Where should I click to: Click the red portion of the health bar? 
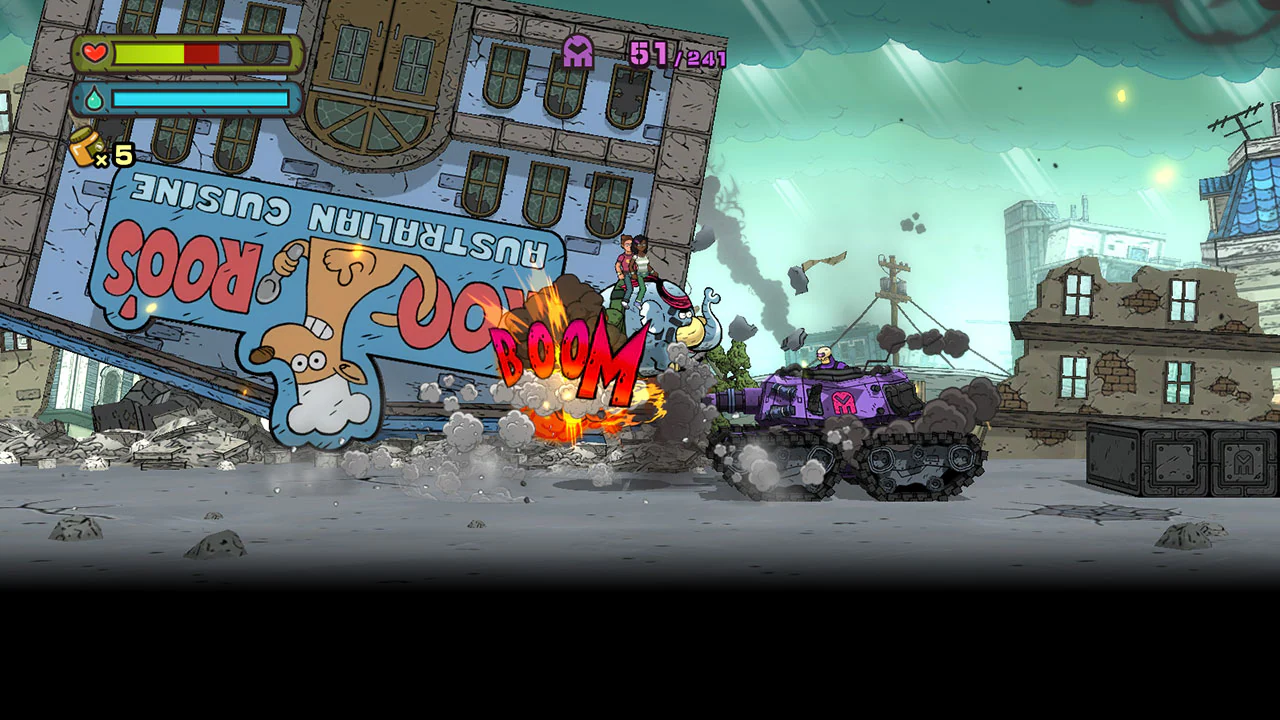(200, 53)
